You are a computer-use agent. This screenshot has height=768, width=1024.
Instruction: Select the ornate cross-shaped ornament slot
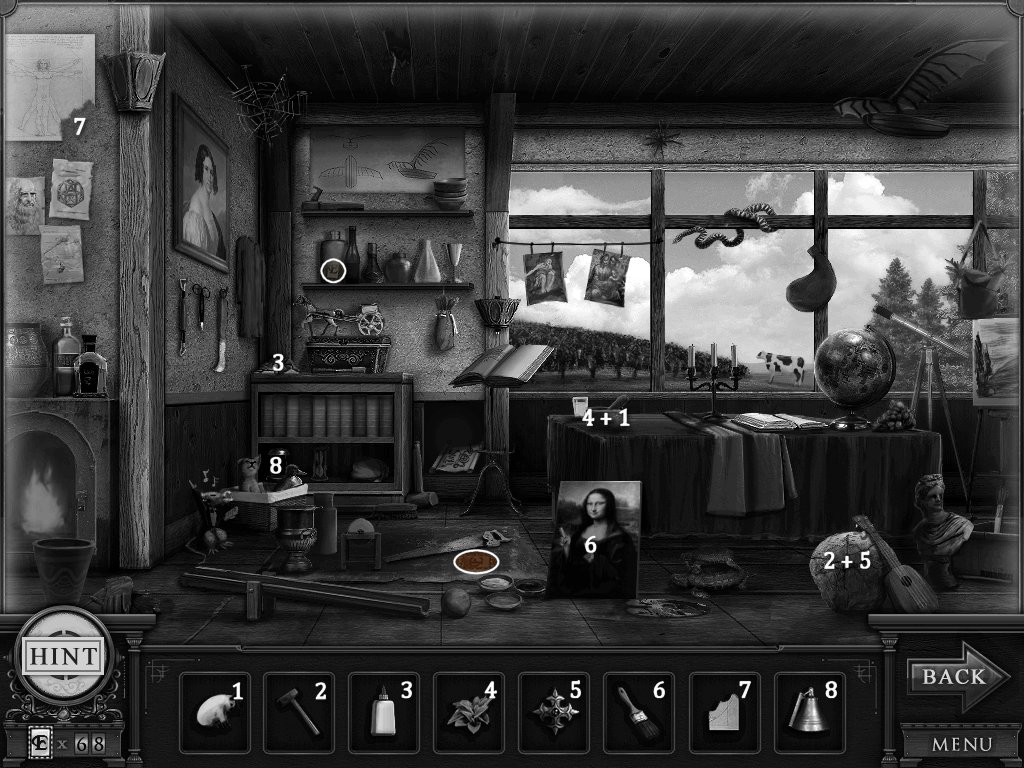(553, 712)
